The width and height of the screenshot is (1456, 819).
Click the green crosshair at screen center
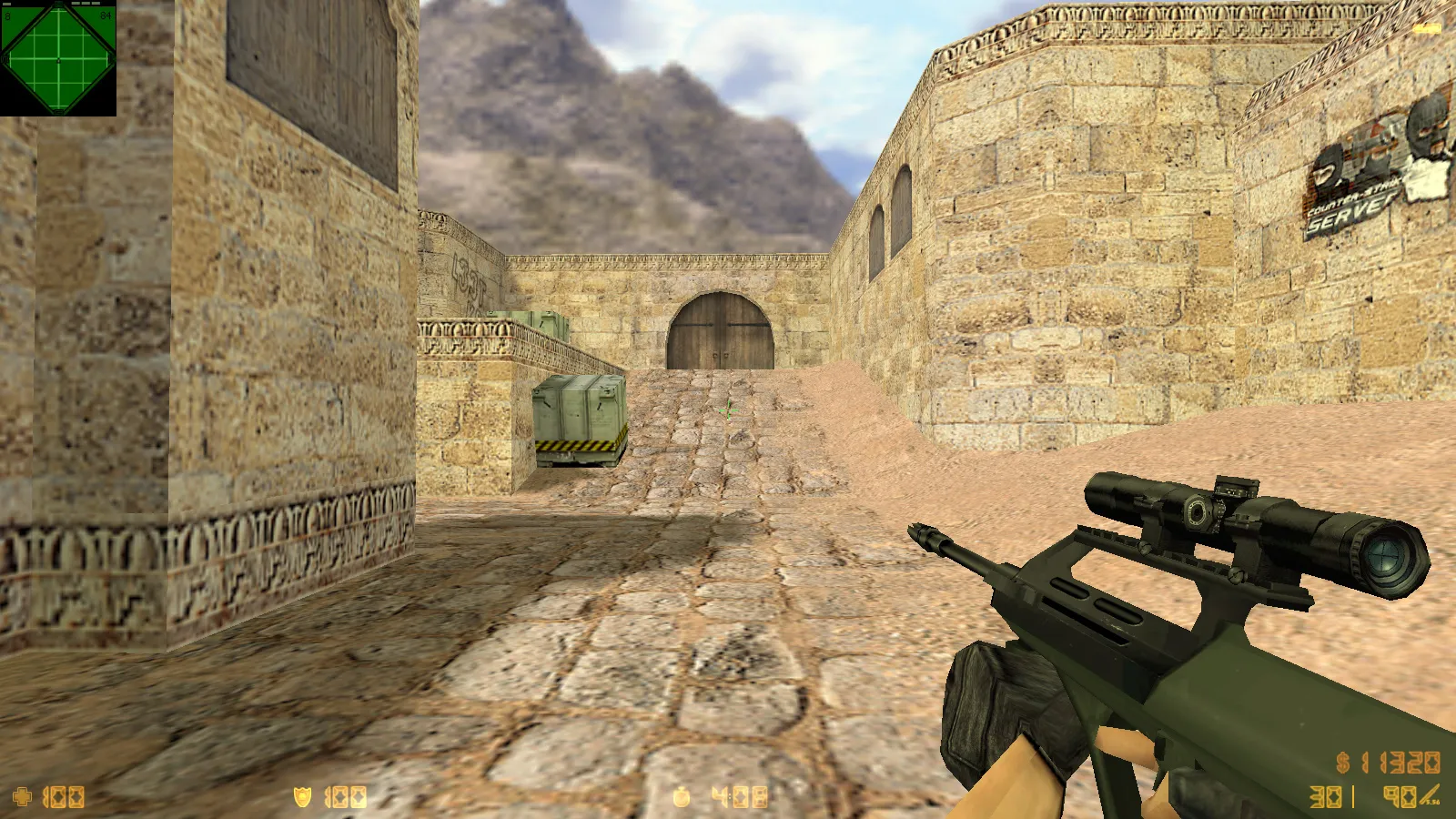point(728,409)
